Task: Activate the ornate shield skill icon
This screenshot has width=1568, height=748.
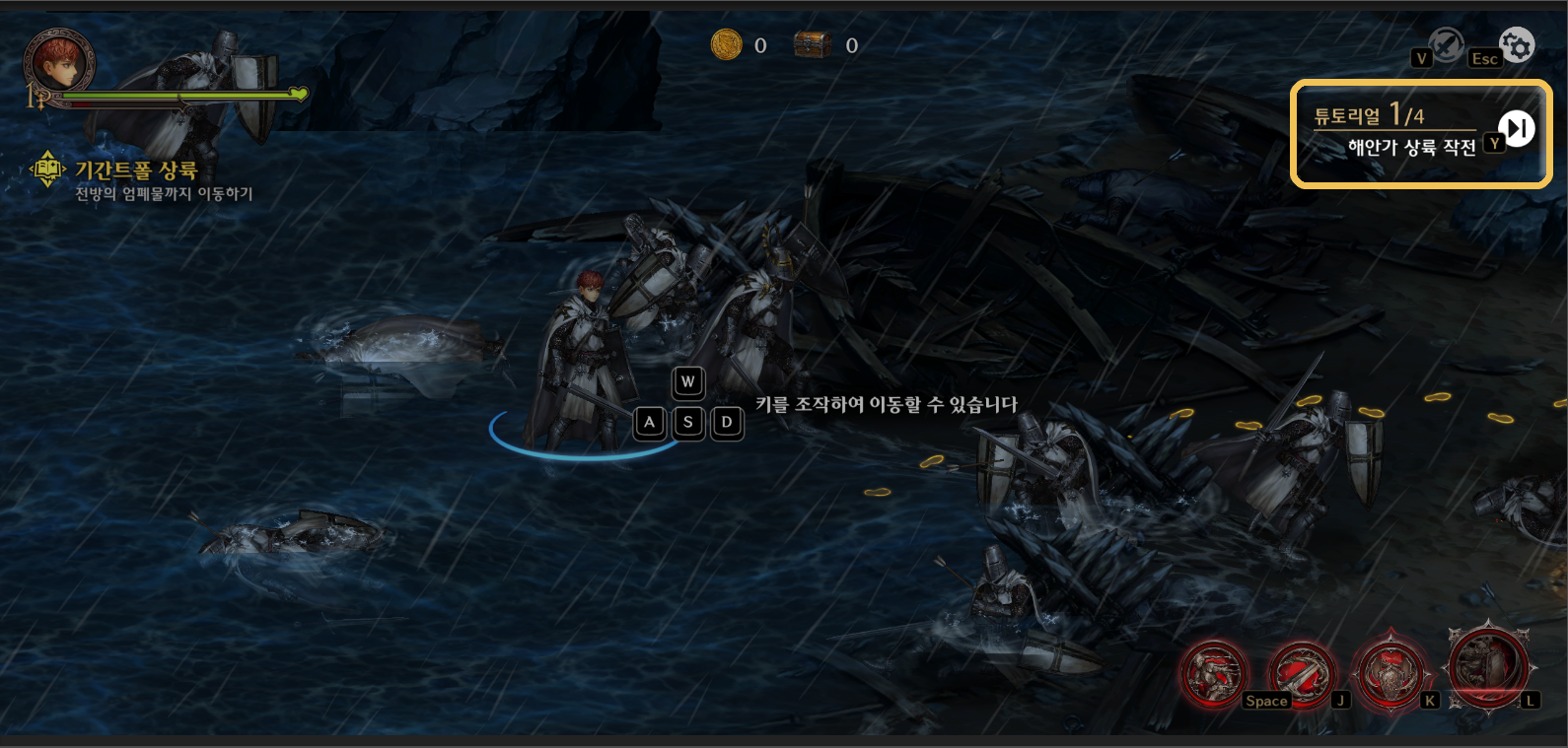Action: [1390, 674]
